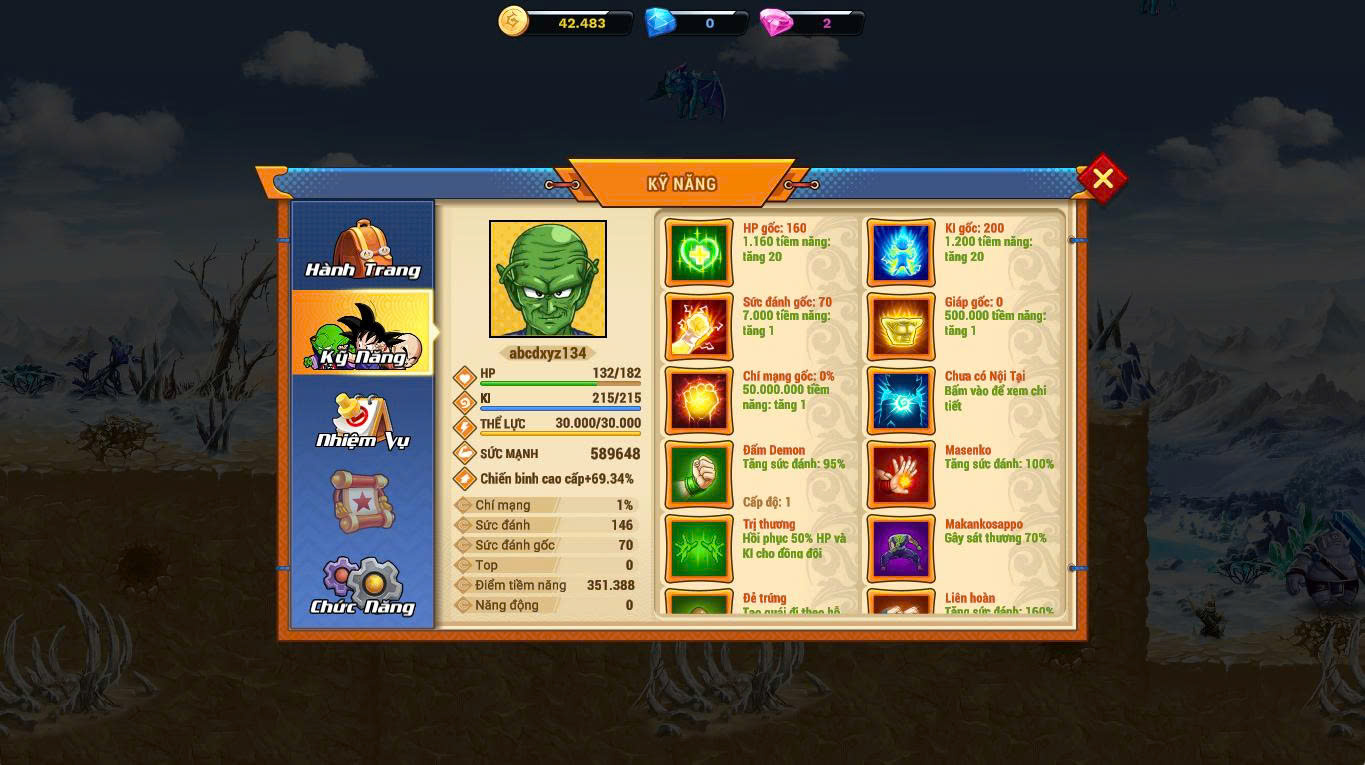Upgrade the HP gốc green heart stat
The height and width of the screenshot is (765, 1365).
pyautogui.click(x=699, y=252)
